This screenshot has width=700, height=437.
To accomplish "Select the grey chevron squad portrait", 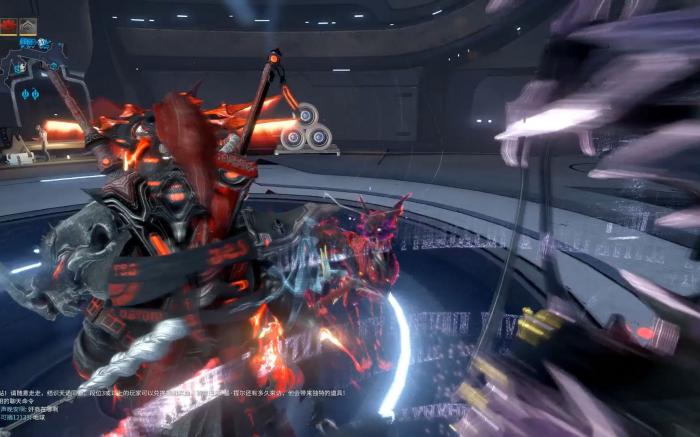I will (x=28, y=26).
